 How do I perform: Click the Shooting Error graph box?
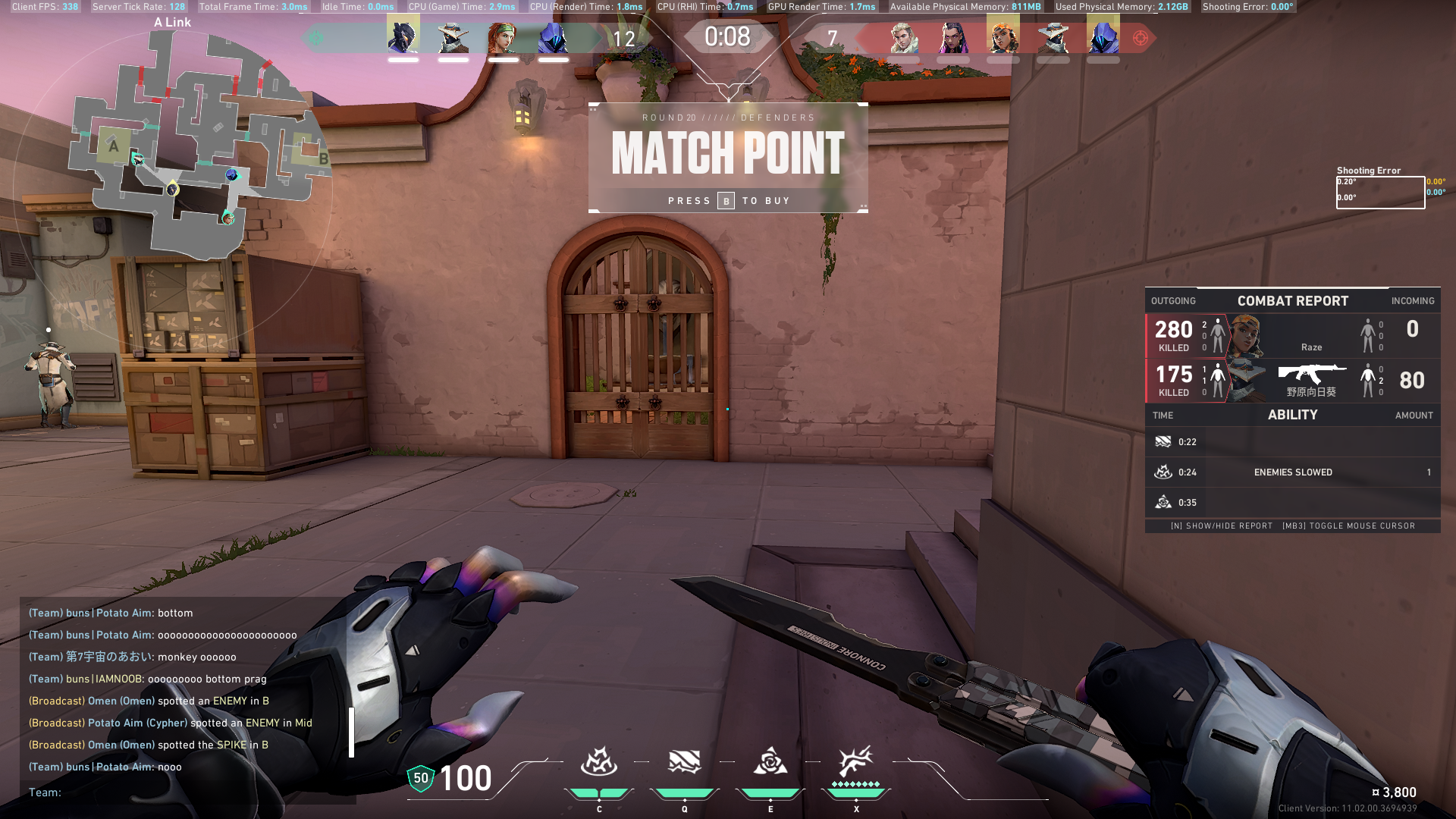pos(1379,192)
